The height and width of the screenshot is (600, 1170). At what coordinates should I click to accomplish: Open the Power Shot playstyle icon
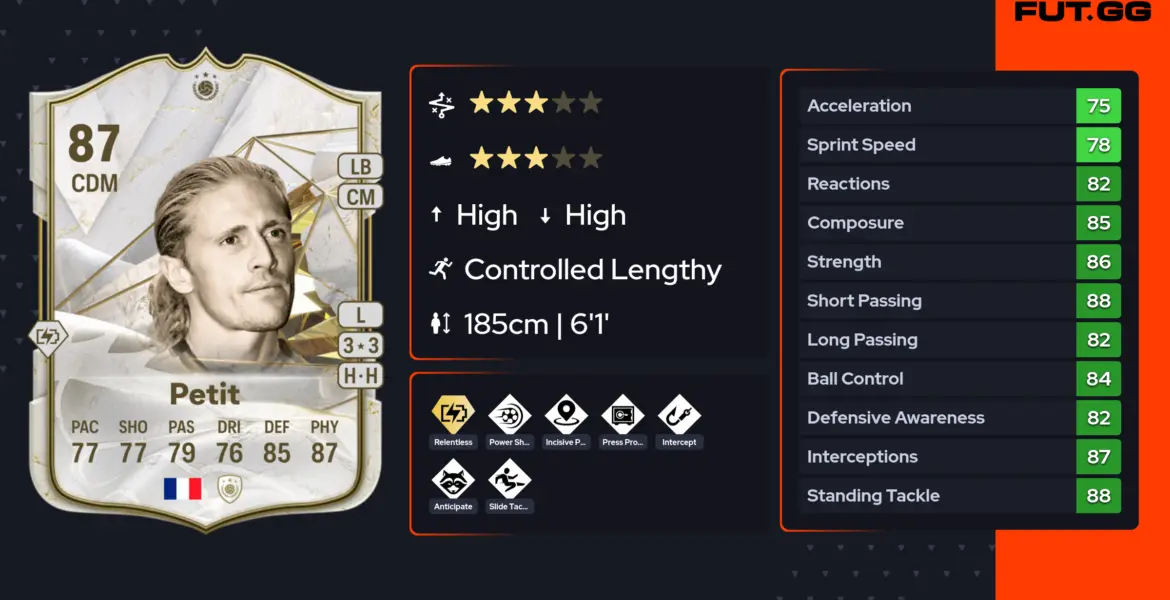click(x=509, y=415)
